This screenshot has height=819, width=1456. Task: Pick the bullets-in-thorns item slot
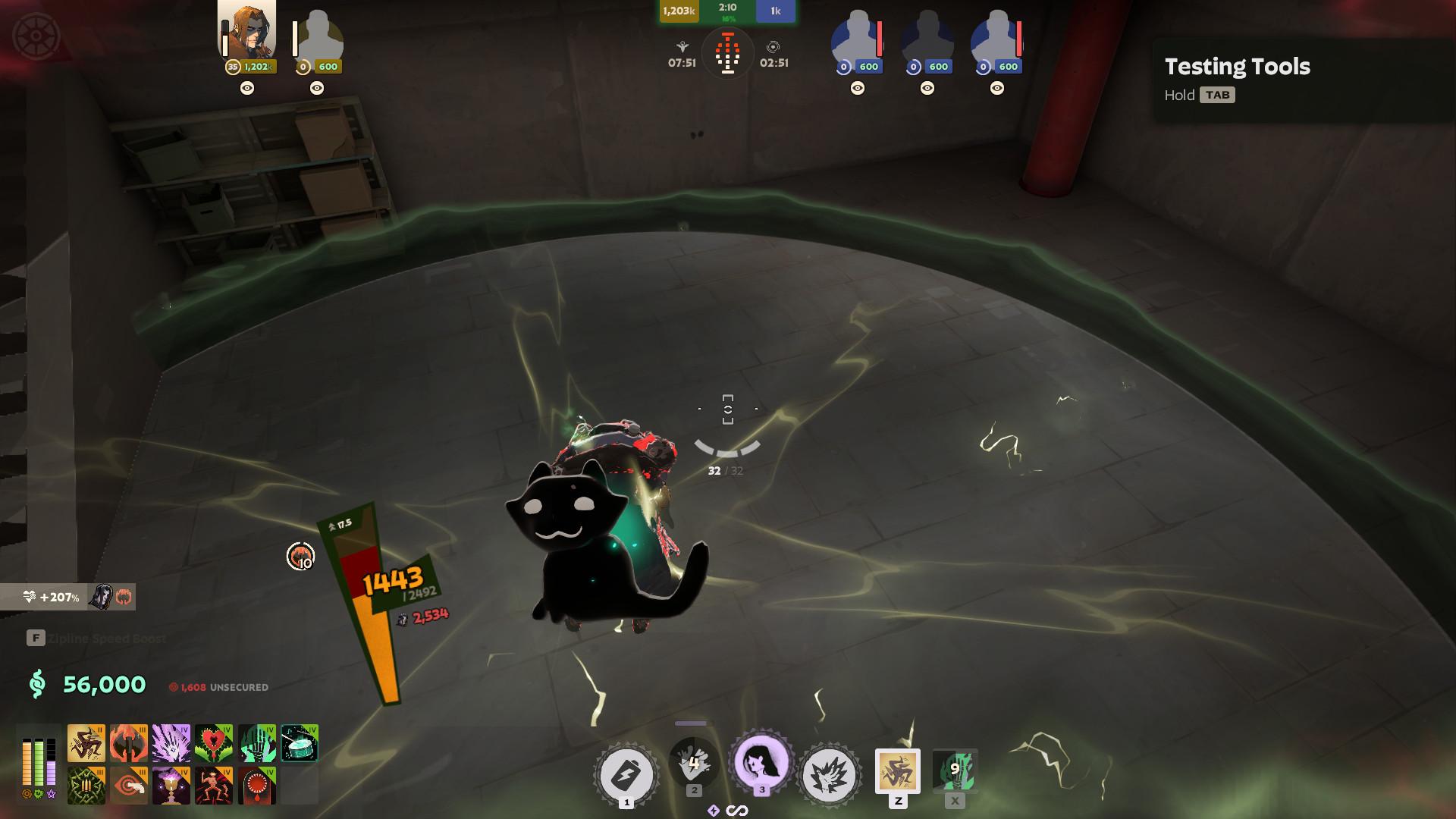86,786
